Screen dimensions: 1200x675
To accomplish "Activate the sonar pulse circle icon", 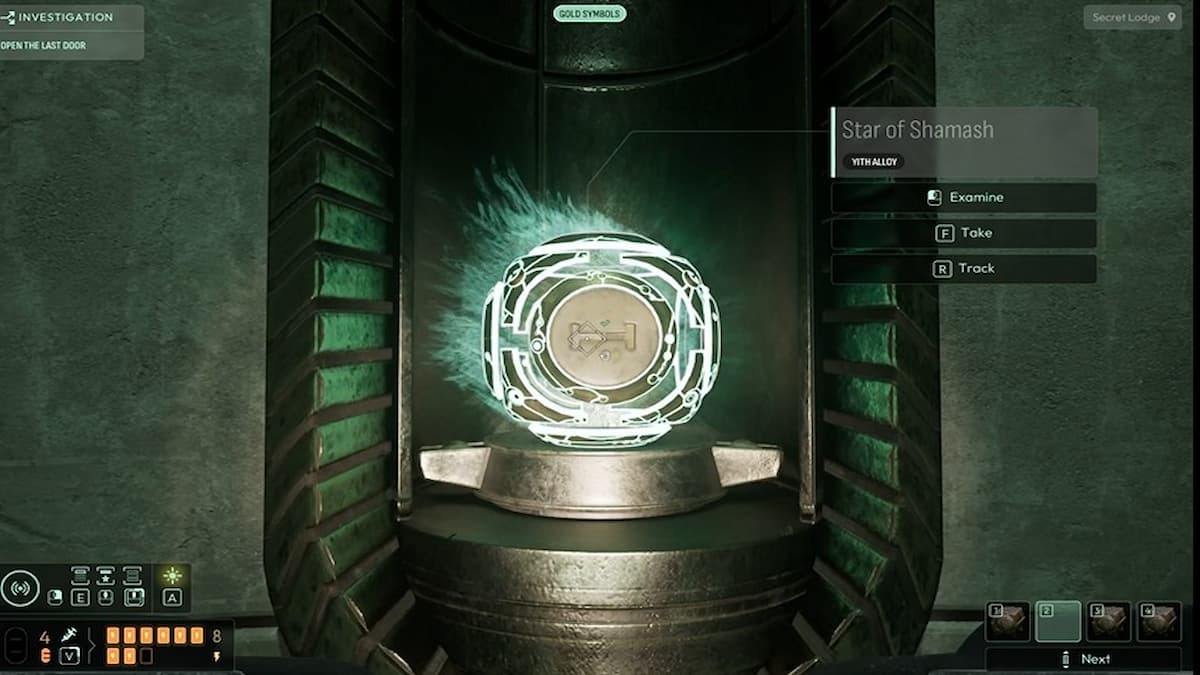I will point(19,588).
